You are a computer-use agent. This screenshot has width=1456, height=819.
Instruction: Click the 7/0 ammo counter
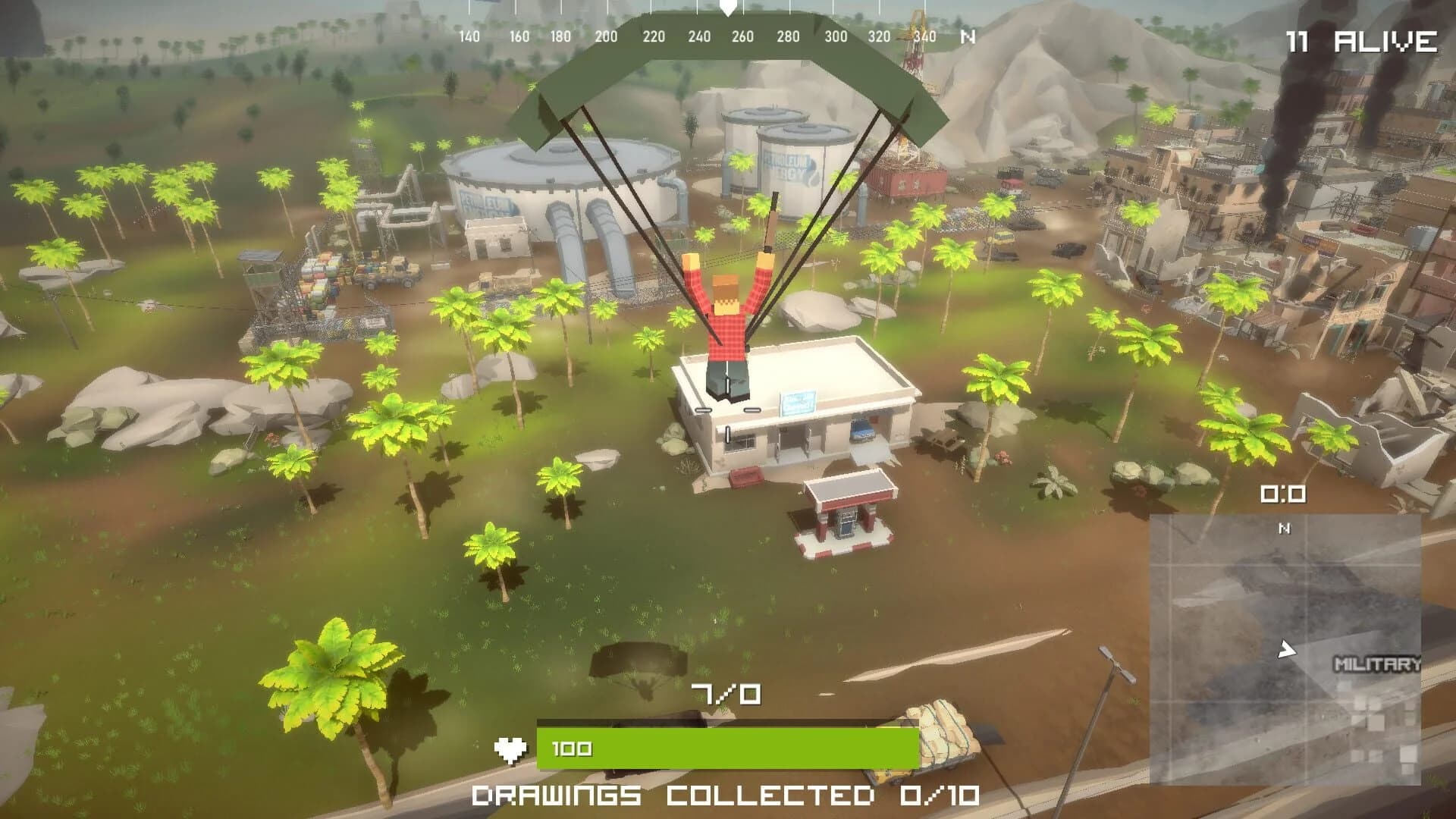tap(726, 694)
